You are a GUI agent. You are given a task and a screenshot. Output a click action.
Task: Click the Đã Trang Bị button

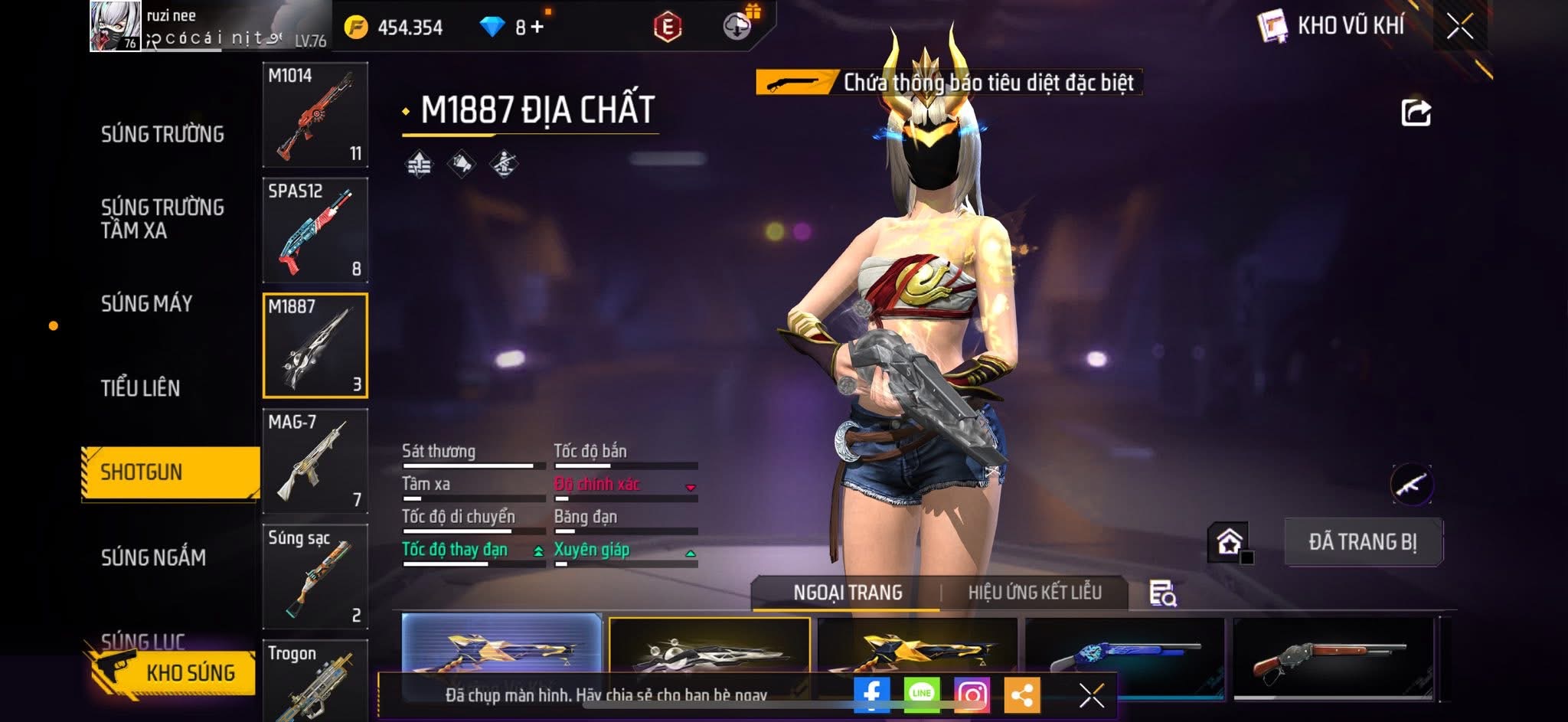coord(1363,542)
